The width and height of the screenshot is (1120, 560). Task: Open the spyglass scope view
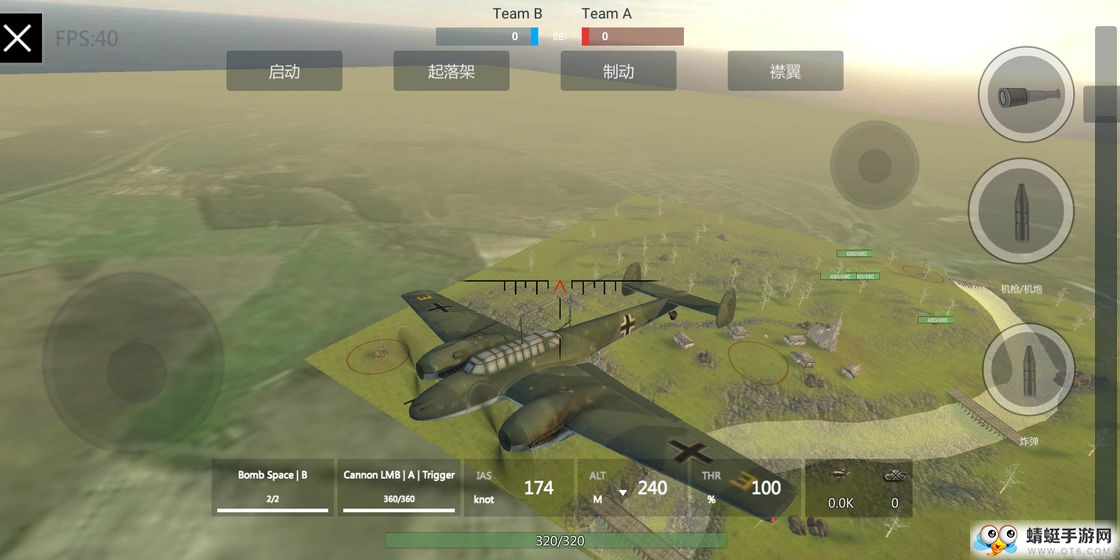[1025, 95]
